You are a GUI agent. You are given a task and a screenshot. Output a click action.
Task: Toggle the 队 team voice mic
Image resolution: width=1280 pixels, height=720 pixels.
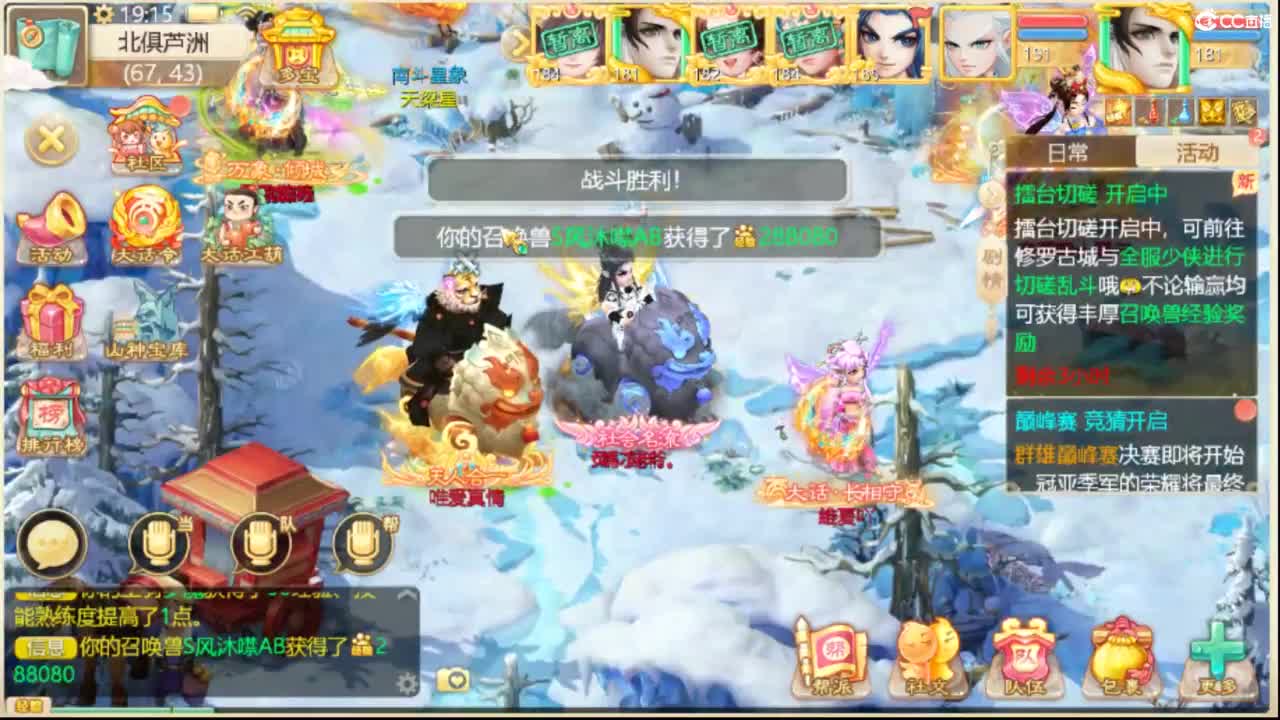260,543
